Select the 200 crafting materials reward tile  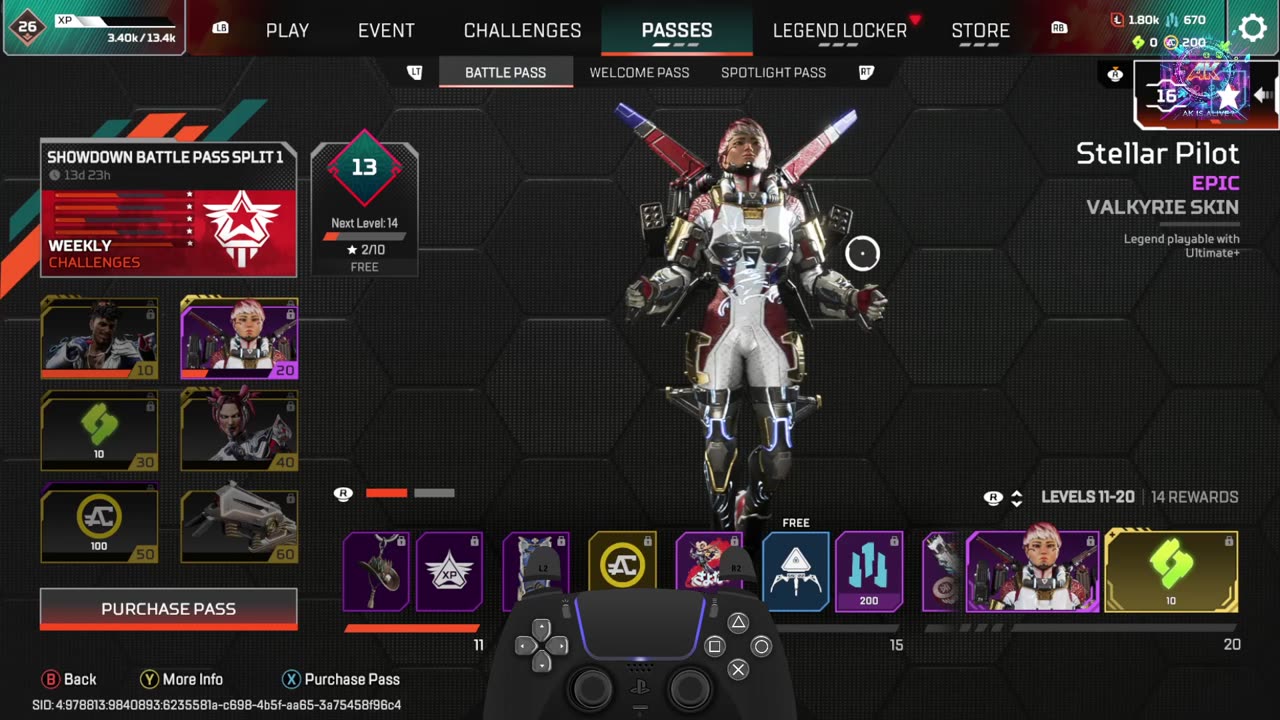[x=869, y=572]
